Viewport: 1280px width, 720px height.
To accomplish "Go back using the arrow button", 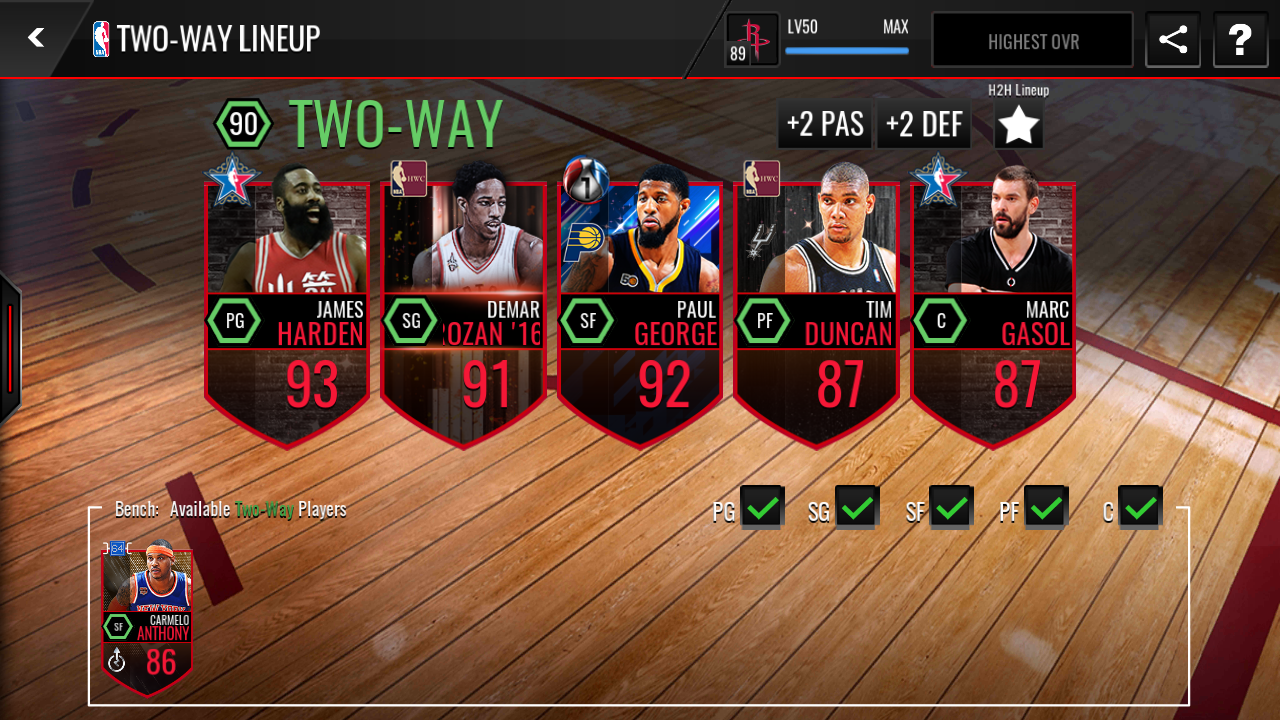I will pyautogui.click(x=36, y=38).
